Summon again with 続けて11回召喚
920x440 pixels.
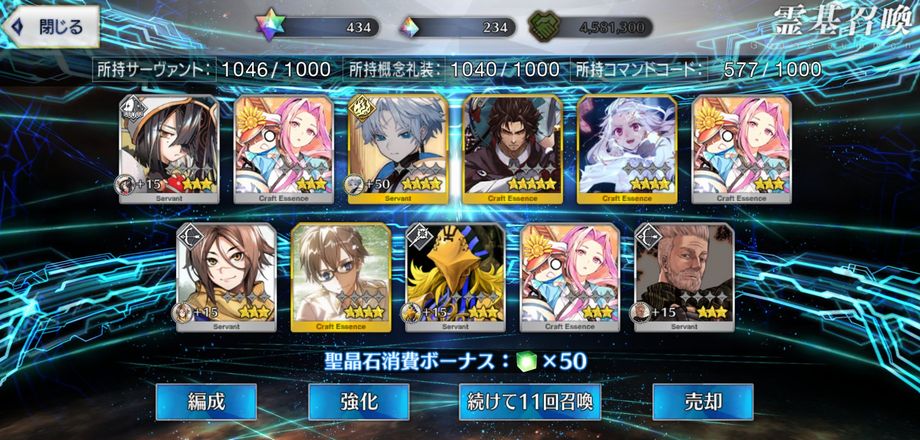(530, 402)
